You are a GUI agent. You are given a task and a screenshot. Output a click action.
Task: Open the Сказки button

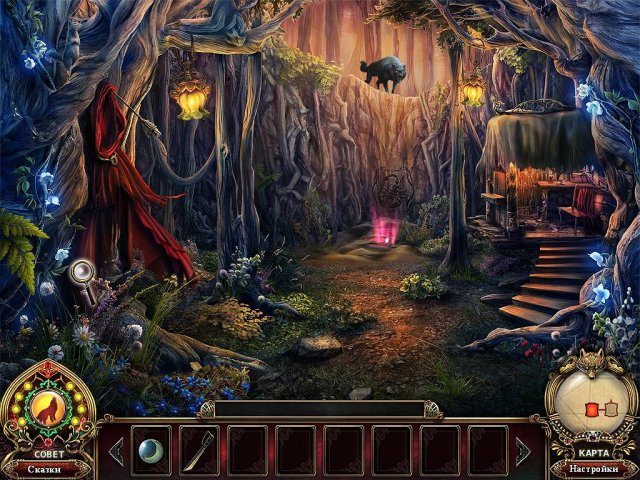47,468
